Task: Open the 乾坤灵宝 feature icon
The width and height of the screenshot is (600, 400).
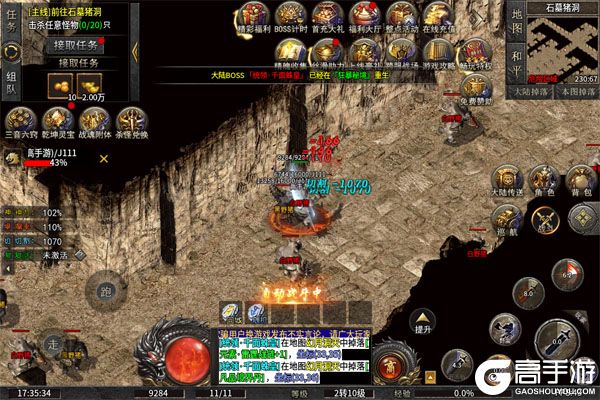Action: (x=55, y=117)
